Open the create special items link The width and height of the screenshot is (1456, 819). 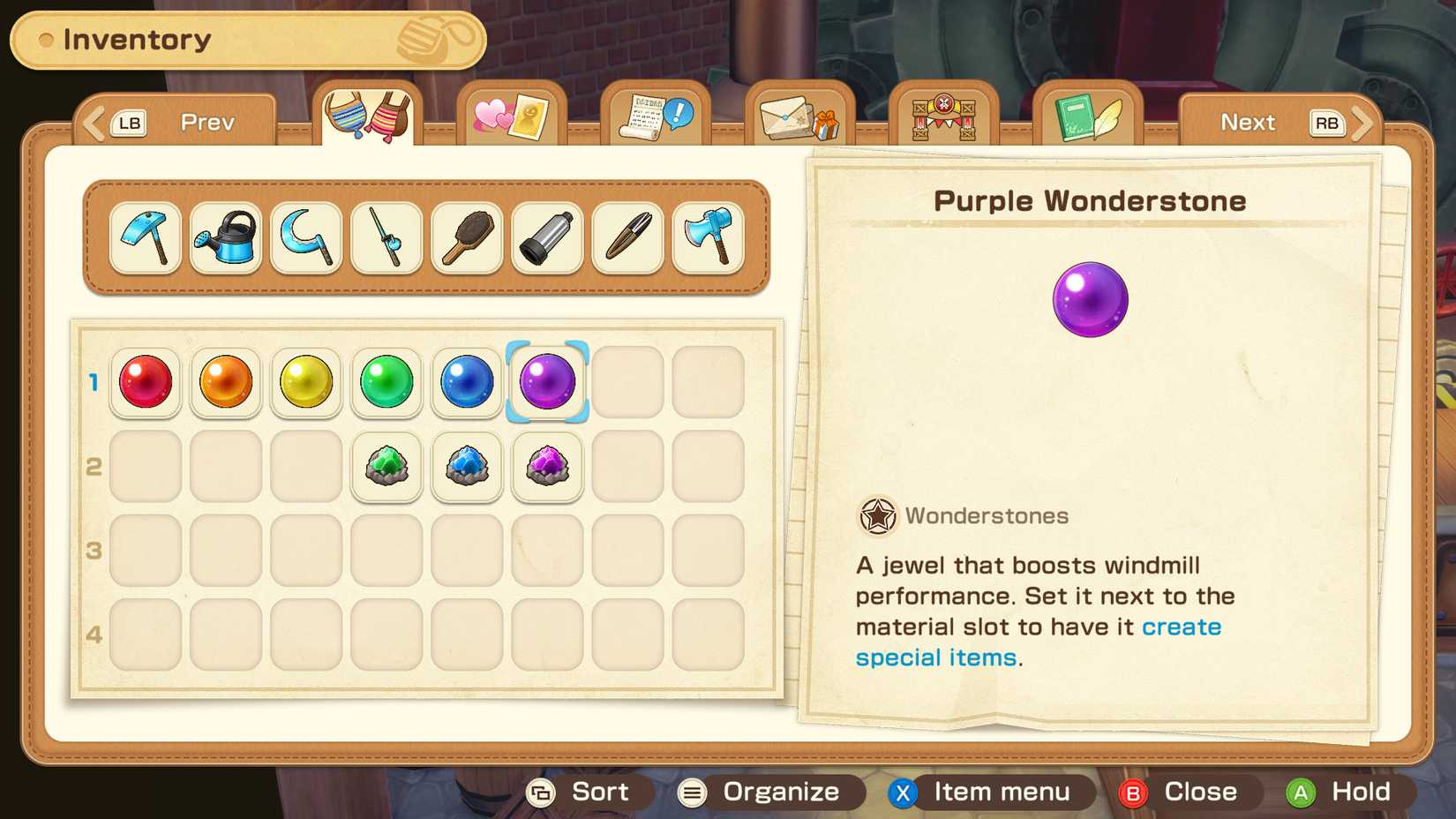[x=1182, y=627]
